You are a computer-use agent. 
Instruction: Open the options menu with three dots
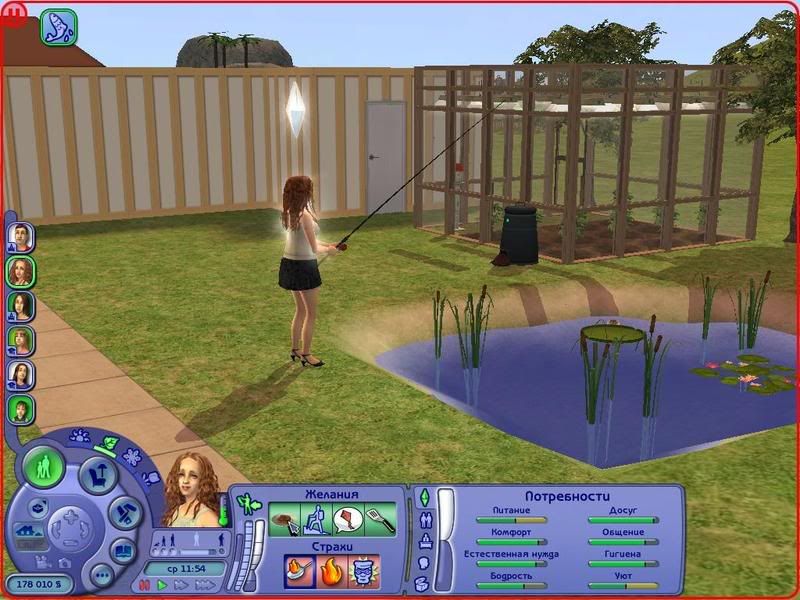(101, 574)
